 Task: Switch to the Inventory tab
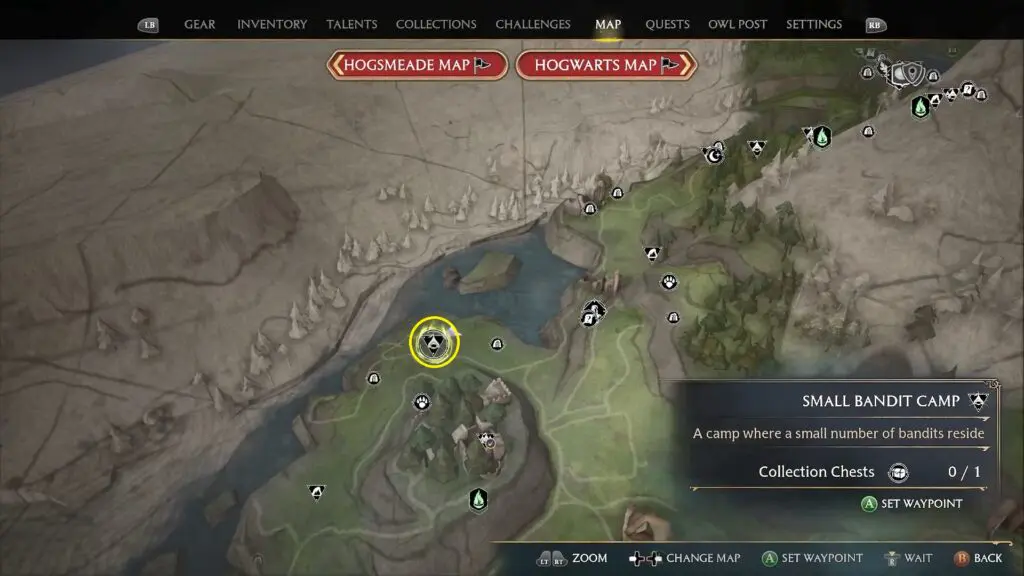[272, 24]
